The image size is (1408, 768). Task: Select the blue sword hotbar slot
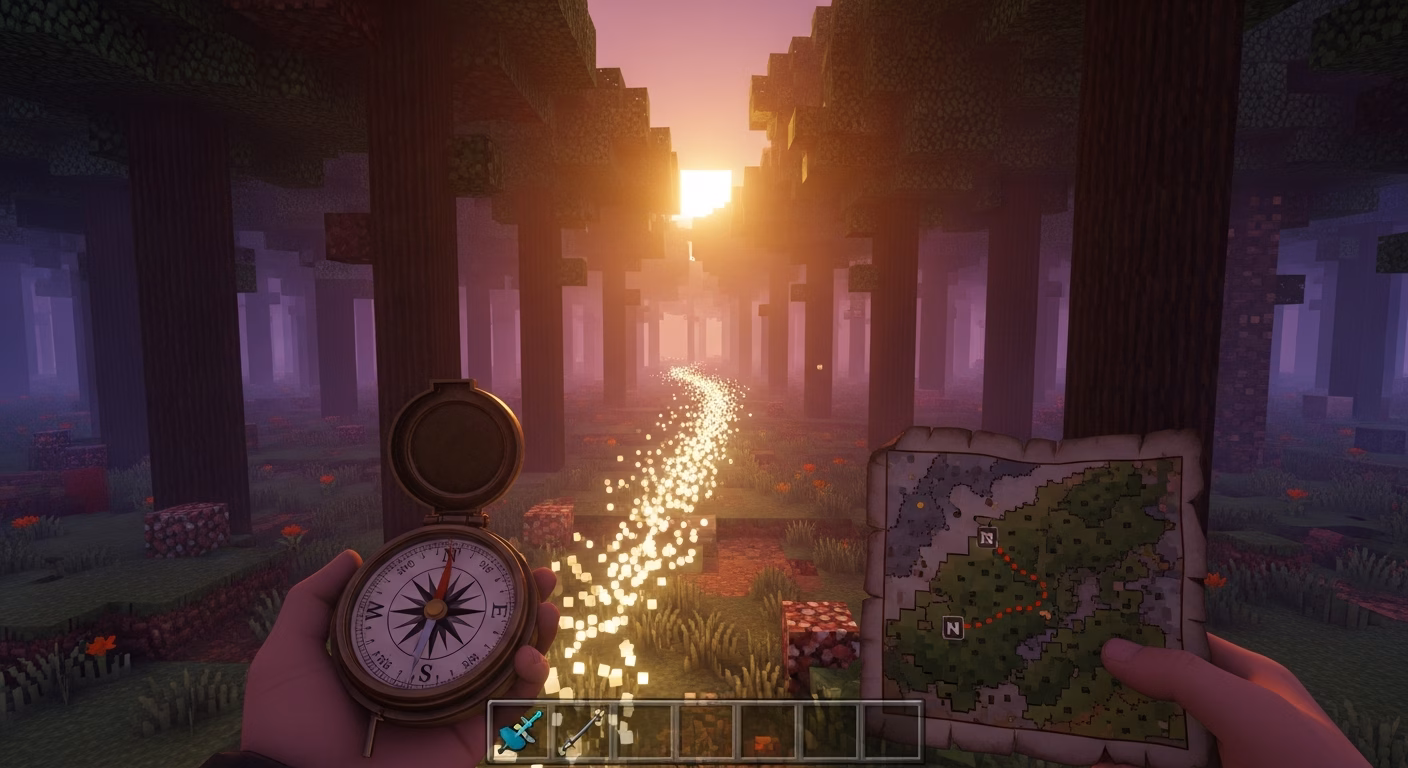(520, 731)
